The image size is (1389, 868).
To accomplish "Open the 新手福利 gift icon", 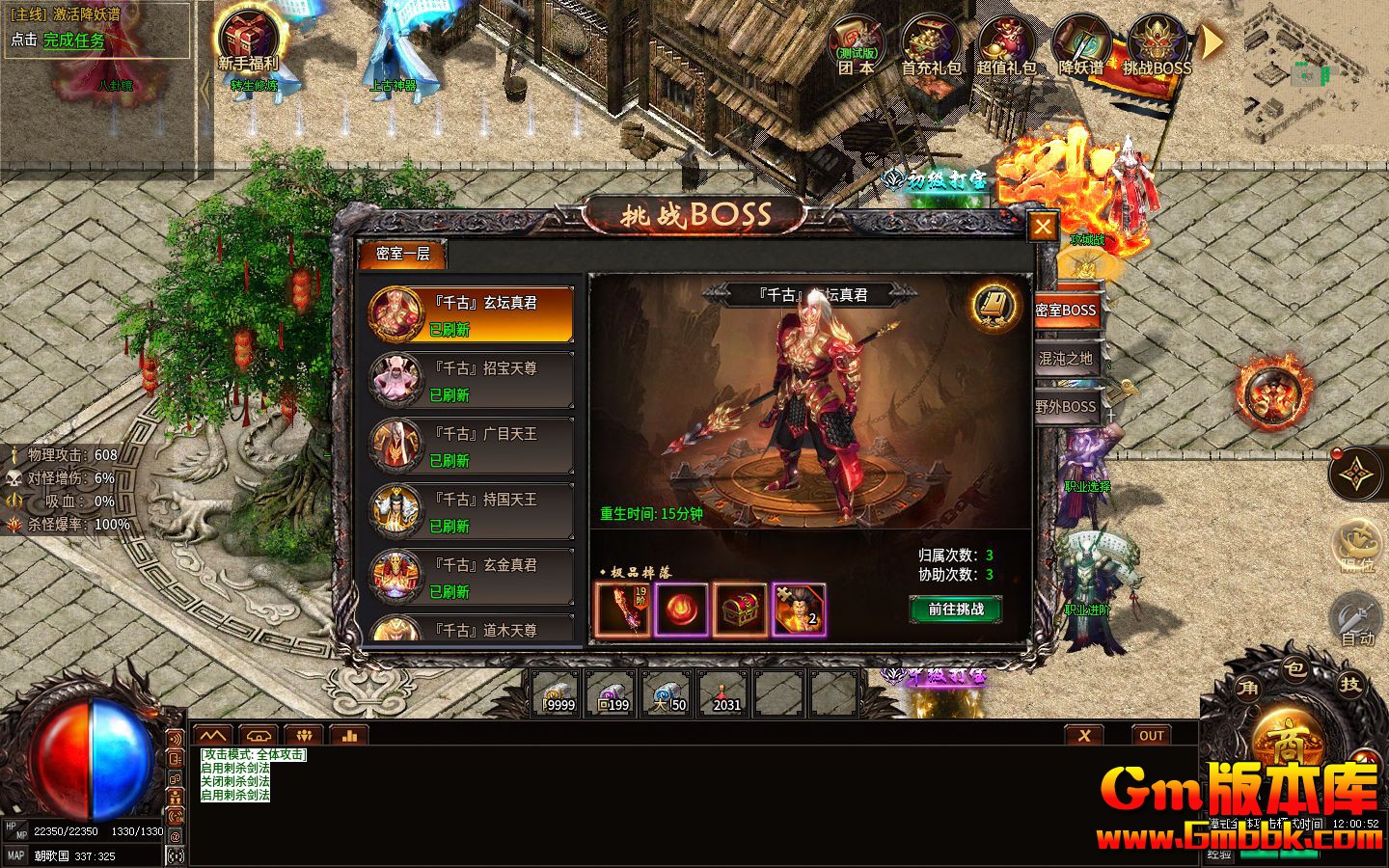I will (248, 43).
